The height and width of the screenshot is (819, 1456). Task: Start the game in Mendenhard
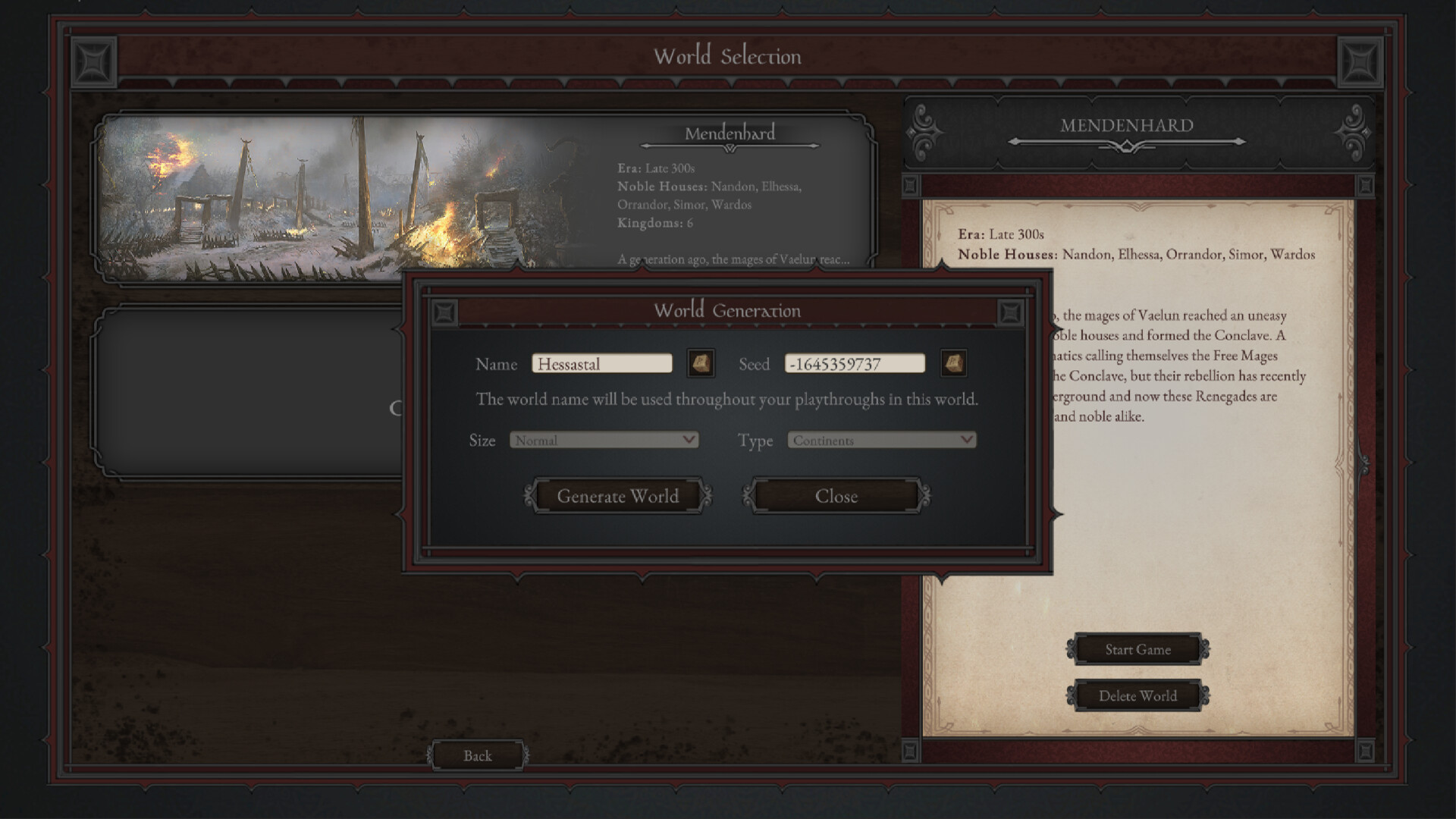coord(1137,650)
